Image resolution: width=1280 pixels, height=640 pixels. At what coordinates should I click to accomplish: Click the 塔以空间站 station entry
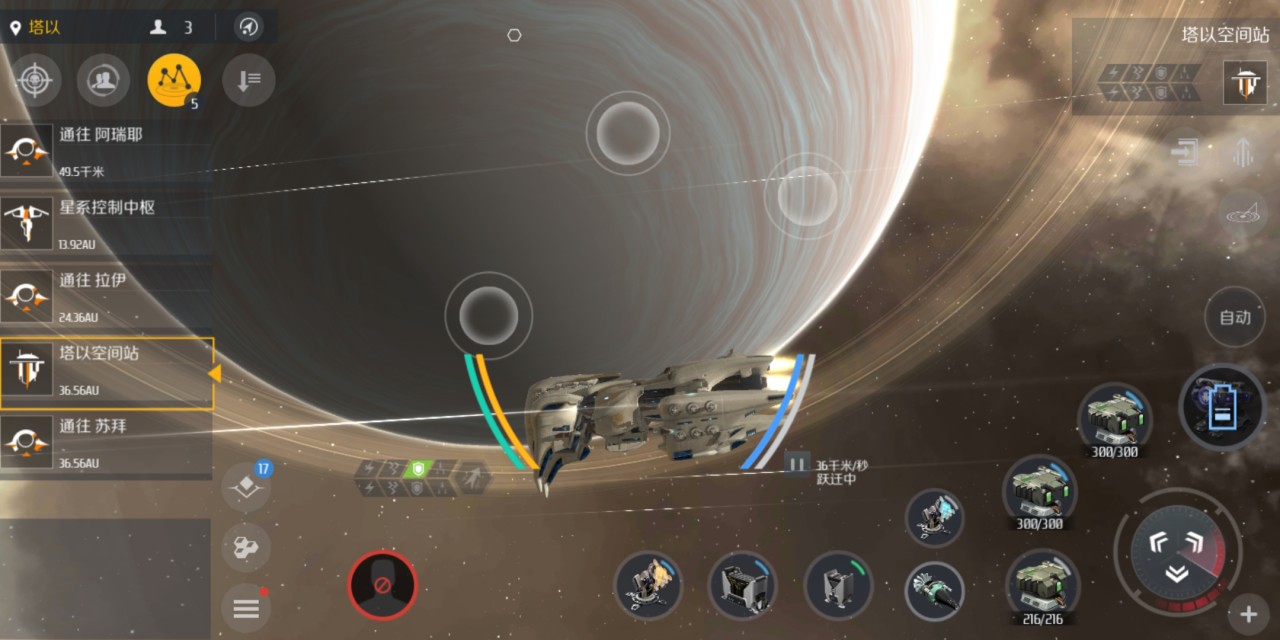(105, 372)
